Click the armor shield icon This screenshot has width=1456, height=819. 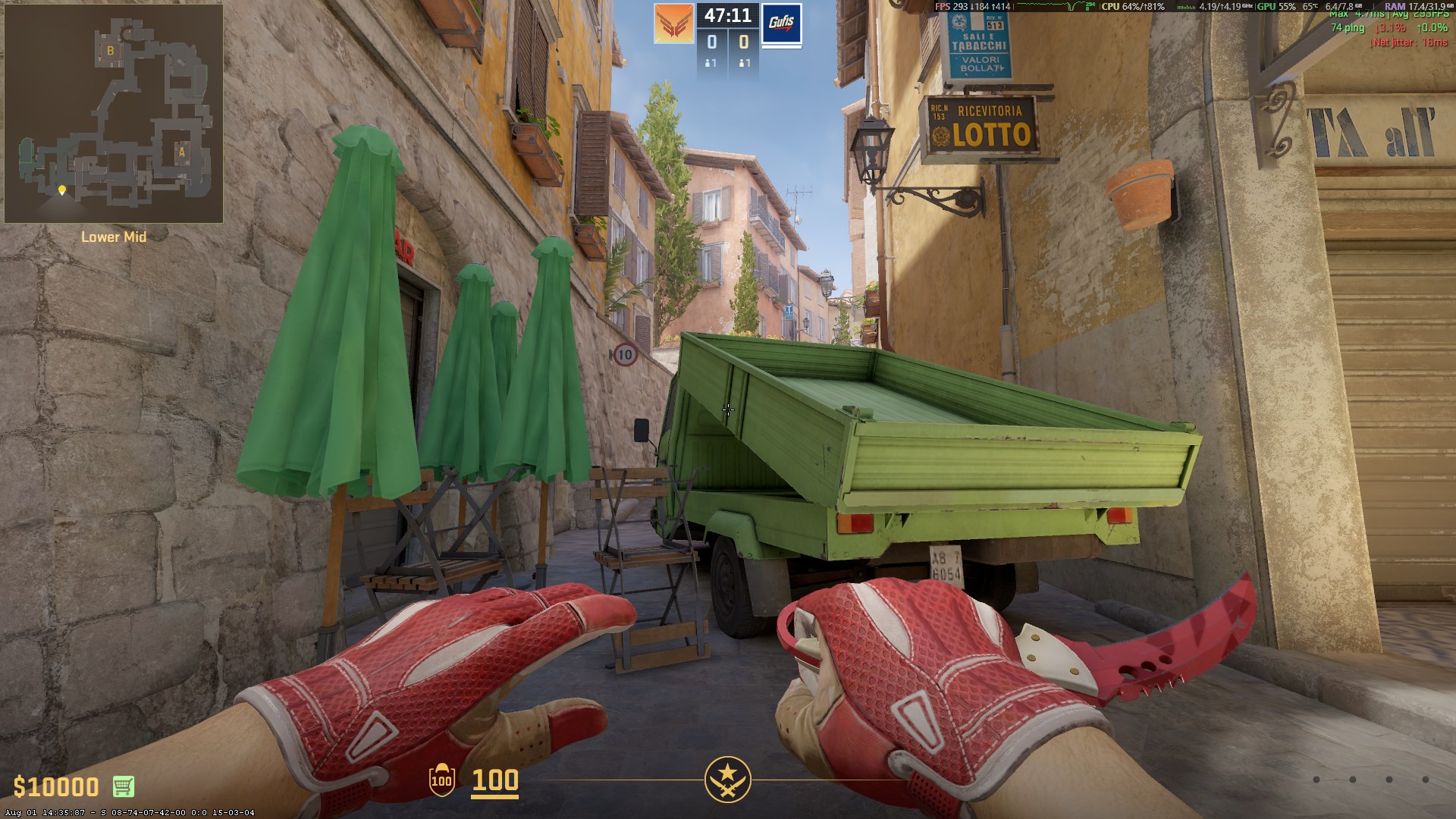point(441,780)
